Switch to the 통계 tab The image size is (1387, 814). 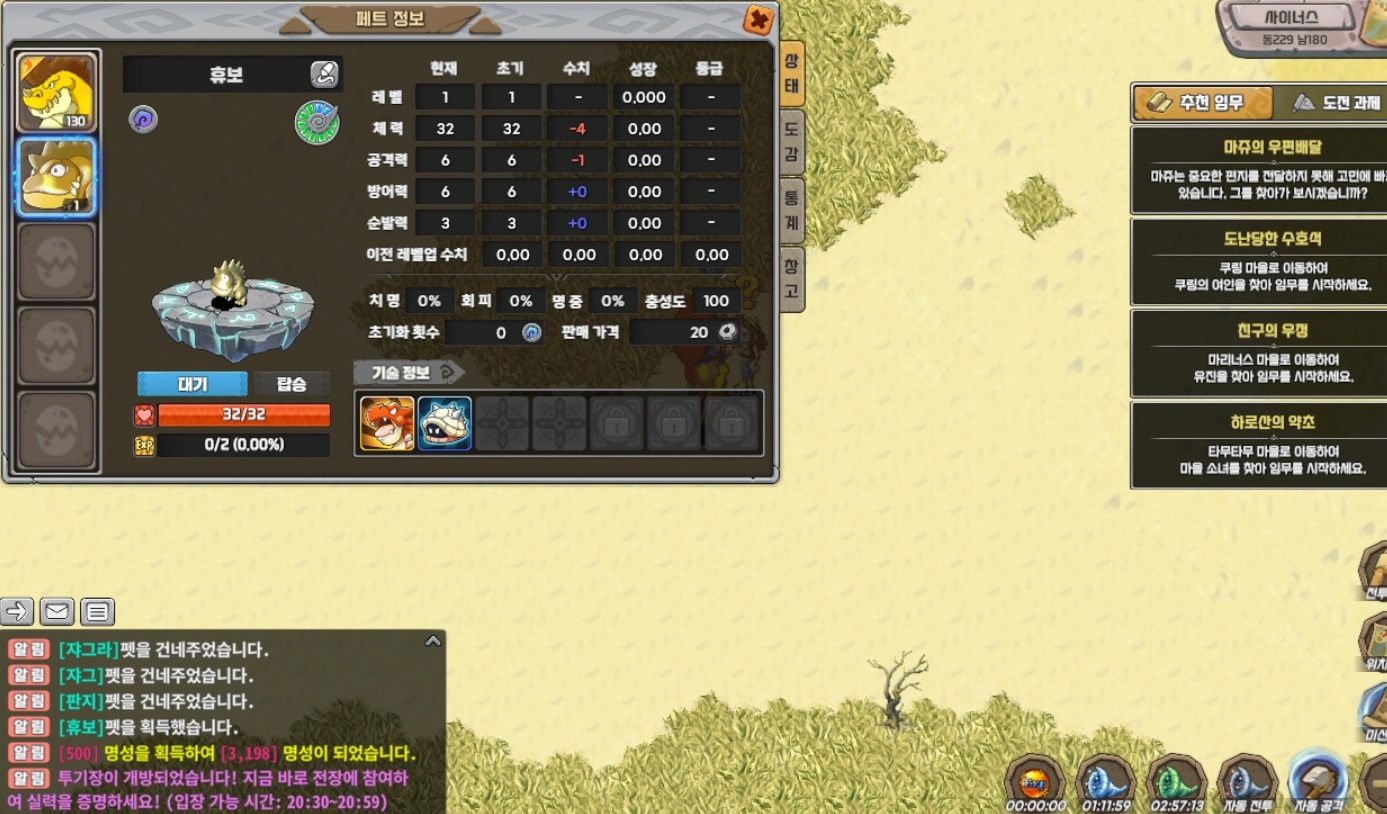click(x=791, y=209)
